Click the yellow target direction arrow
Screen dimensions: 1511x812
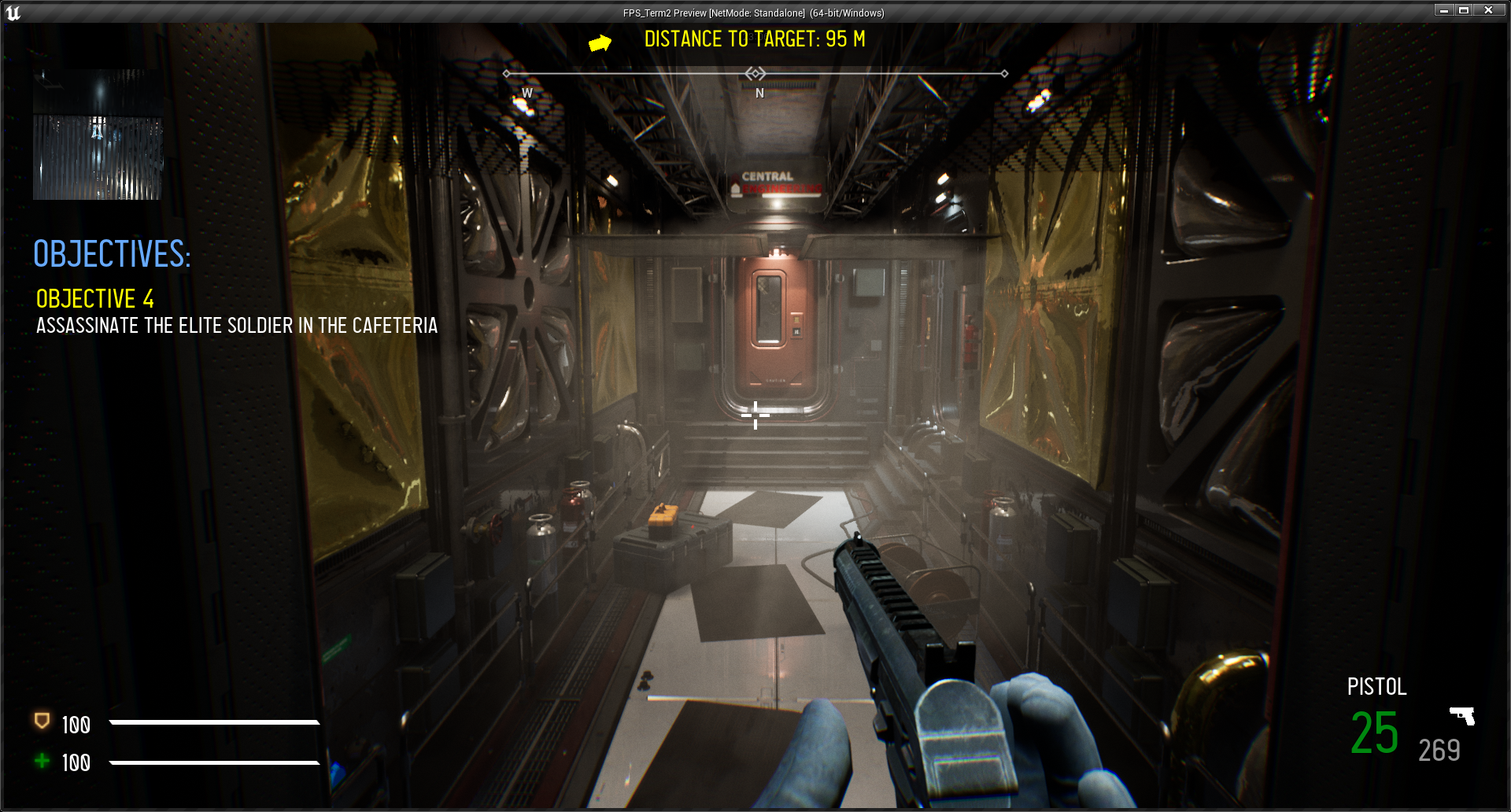click(x=600, y=43)
